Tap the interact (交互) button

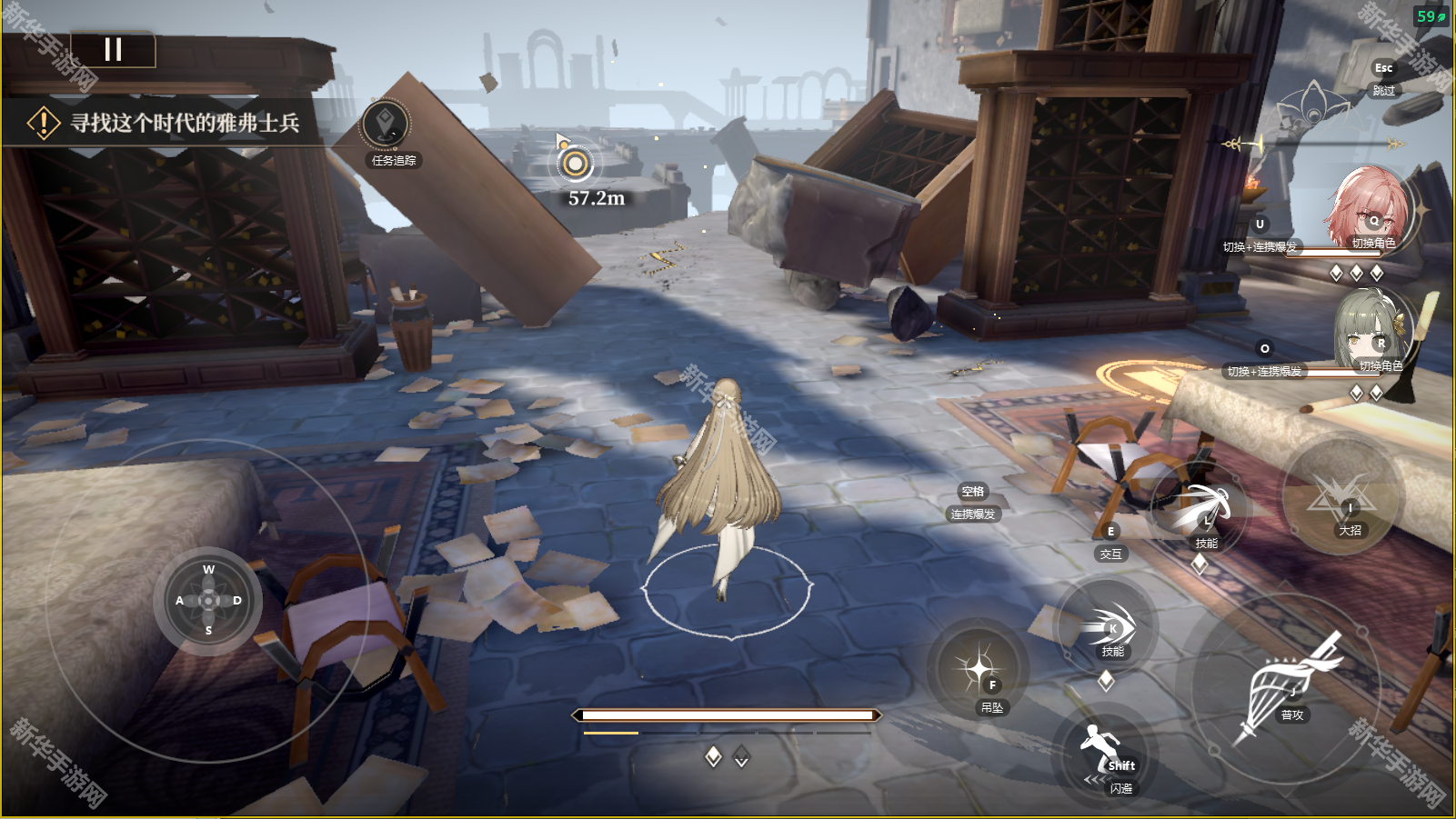point(1110,543)
